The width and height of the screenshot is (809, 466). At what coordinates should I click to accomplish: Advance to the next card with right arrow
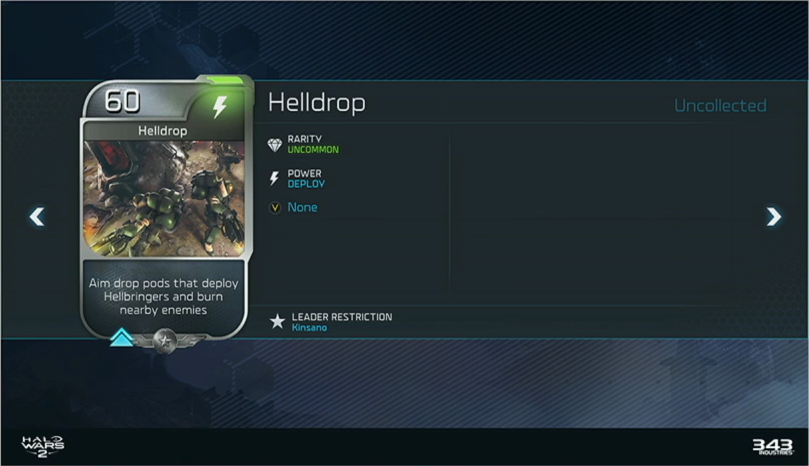tap(773, 216)
